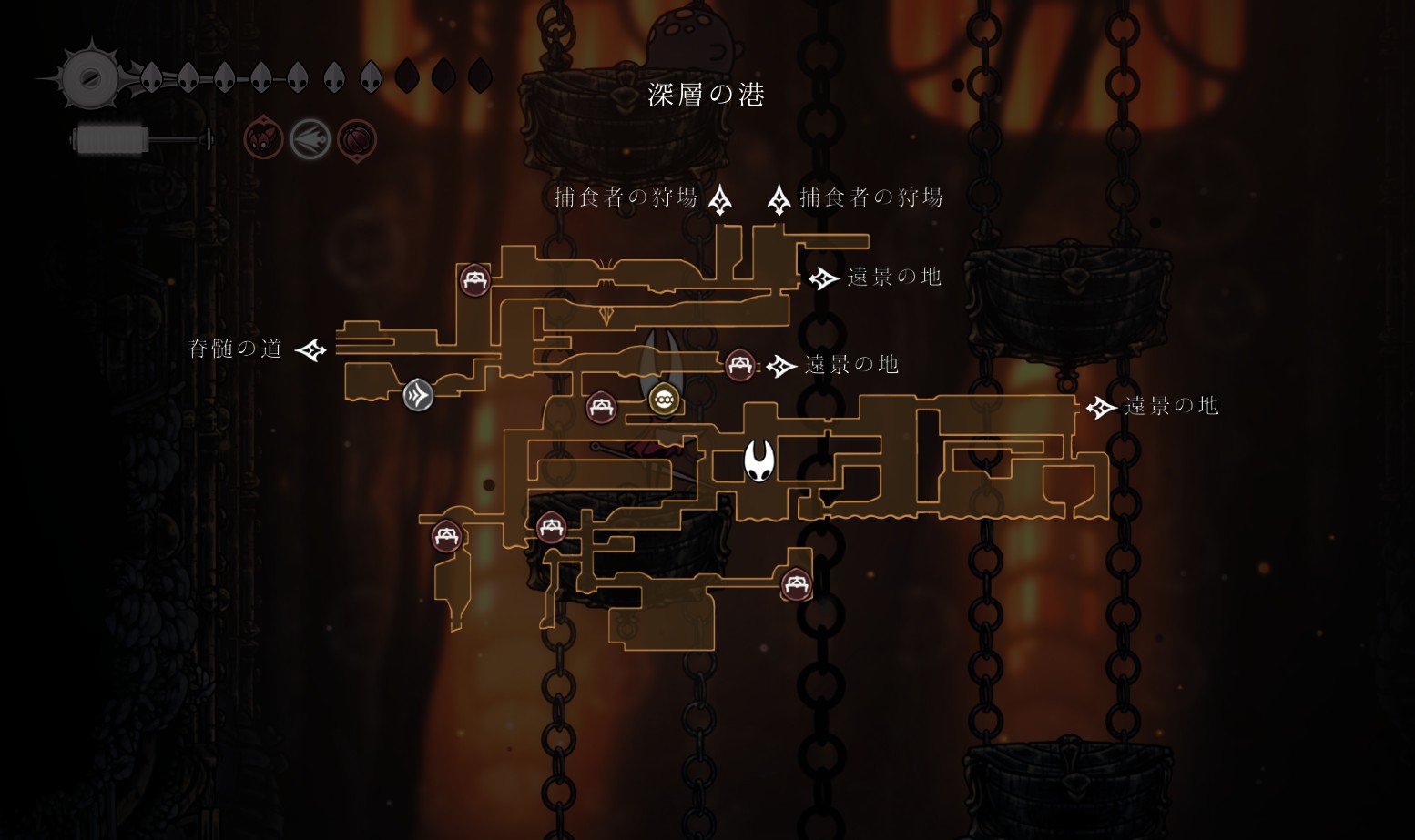Select the silver chevron marker on the map

point(418,395)
